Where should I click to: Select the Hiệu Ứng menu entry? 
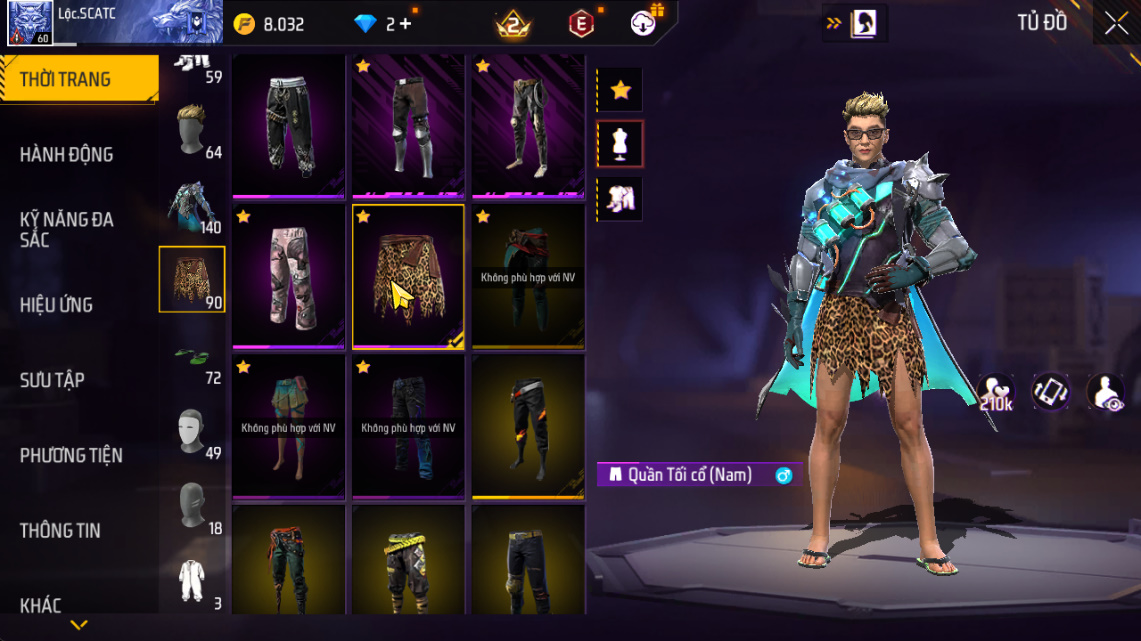click(x=56, y=305)
